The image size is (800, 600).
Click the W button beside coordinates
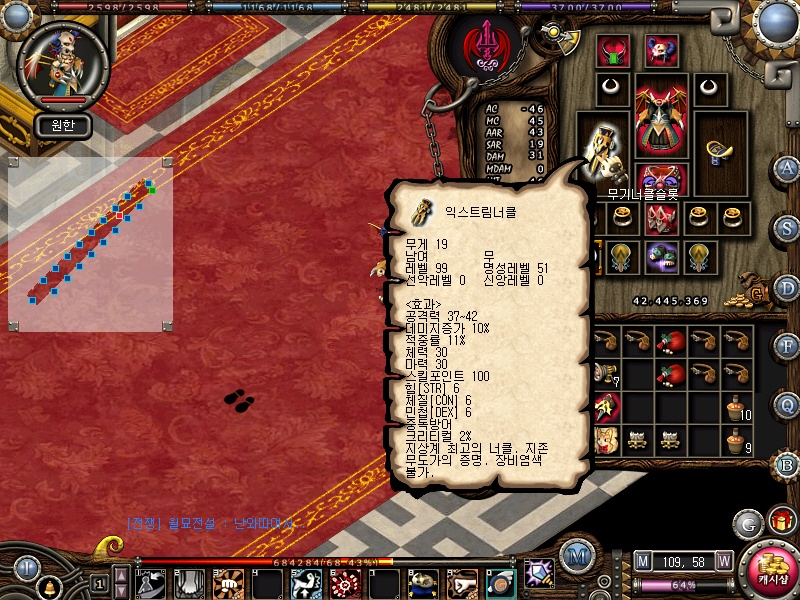pos(723,560)
